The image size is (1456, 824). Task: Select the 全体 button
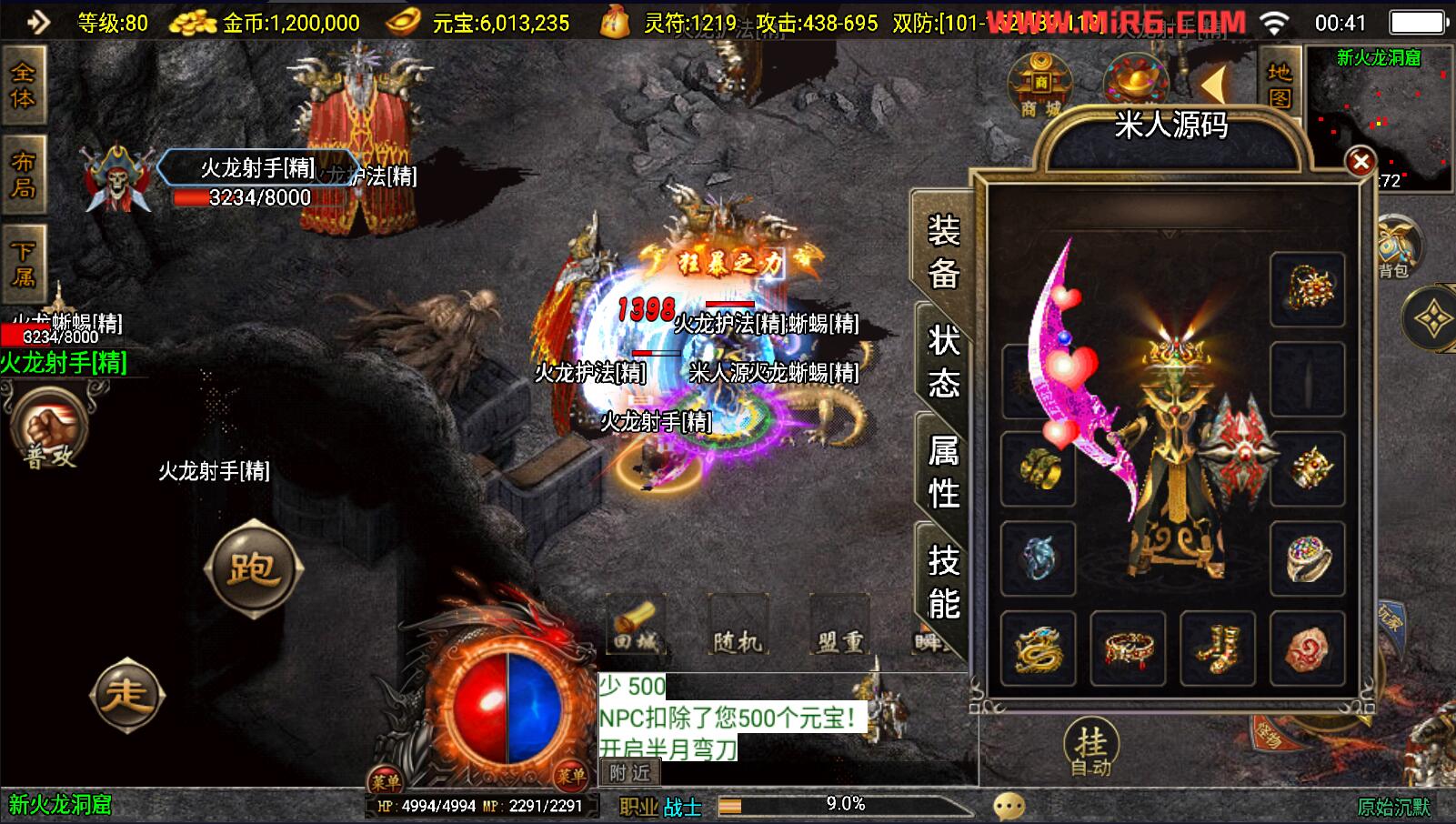(23, 85)
